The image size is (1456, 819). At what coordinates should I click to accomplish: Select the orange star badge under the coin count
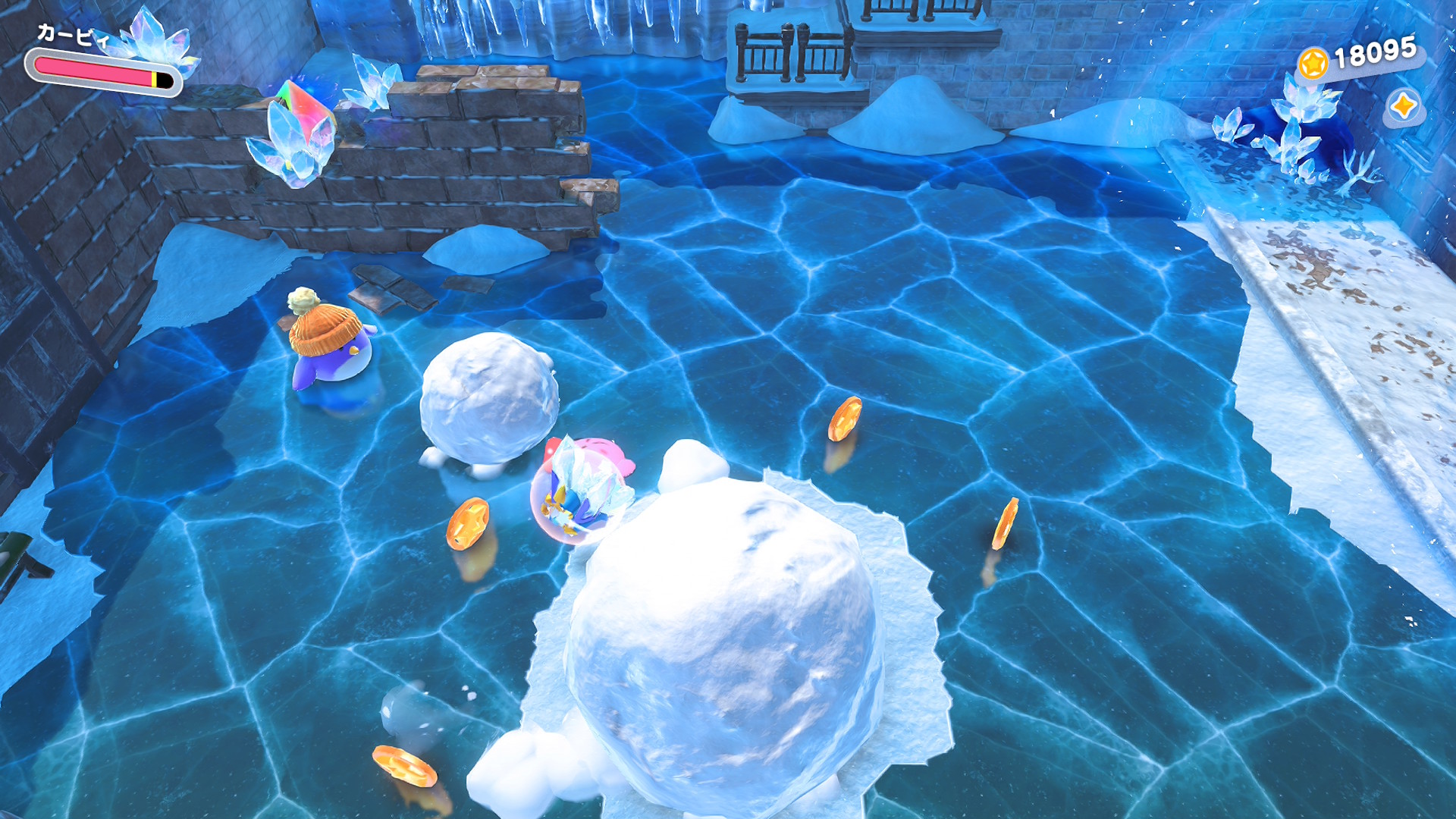[x=1403, y=106]
